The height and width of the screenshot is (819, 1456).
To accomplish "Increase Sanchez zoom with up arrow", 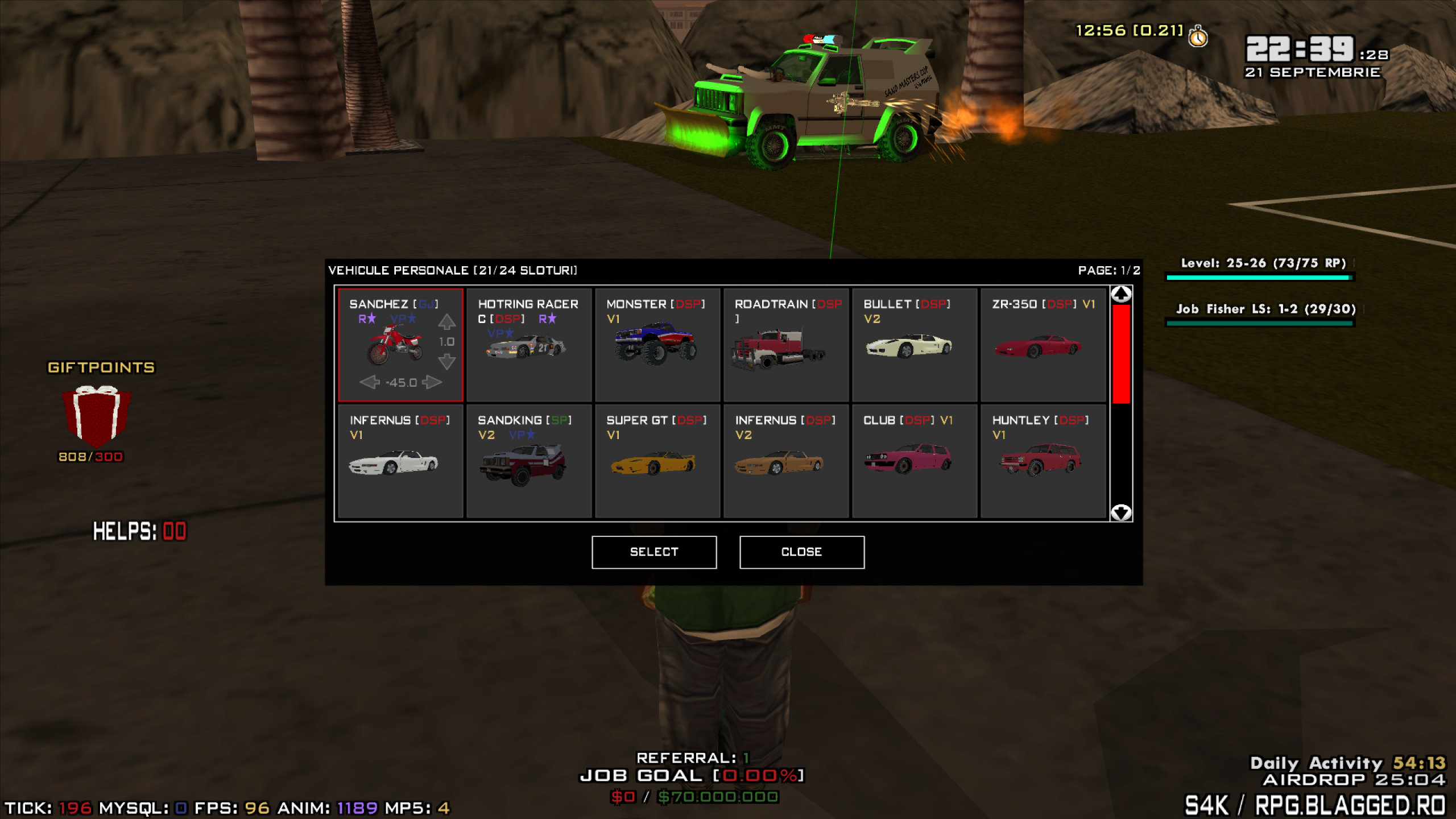I will [x=447, y=322].
